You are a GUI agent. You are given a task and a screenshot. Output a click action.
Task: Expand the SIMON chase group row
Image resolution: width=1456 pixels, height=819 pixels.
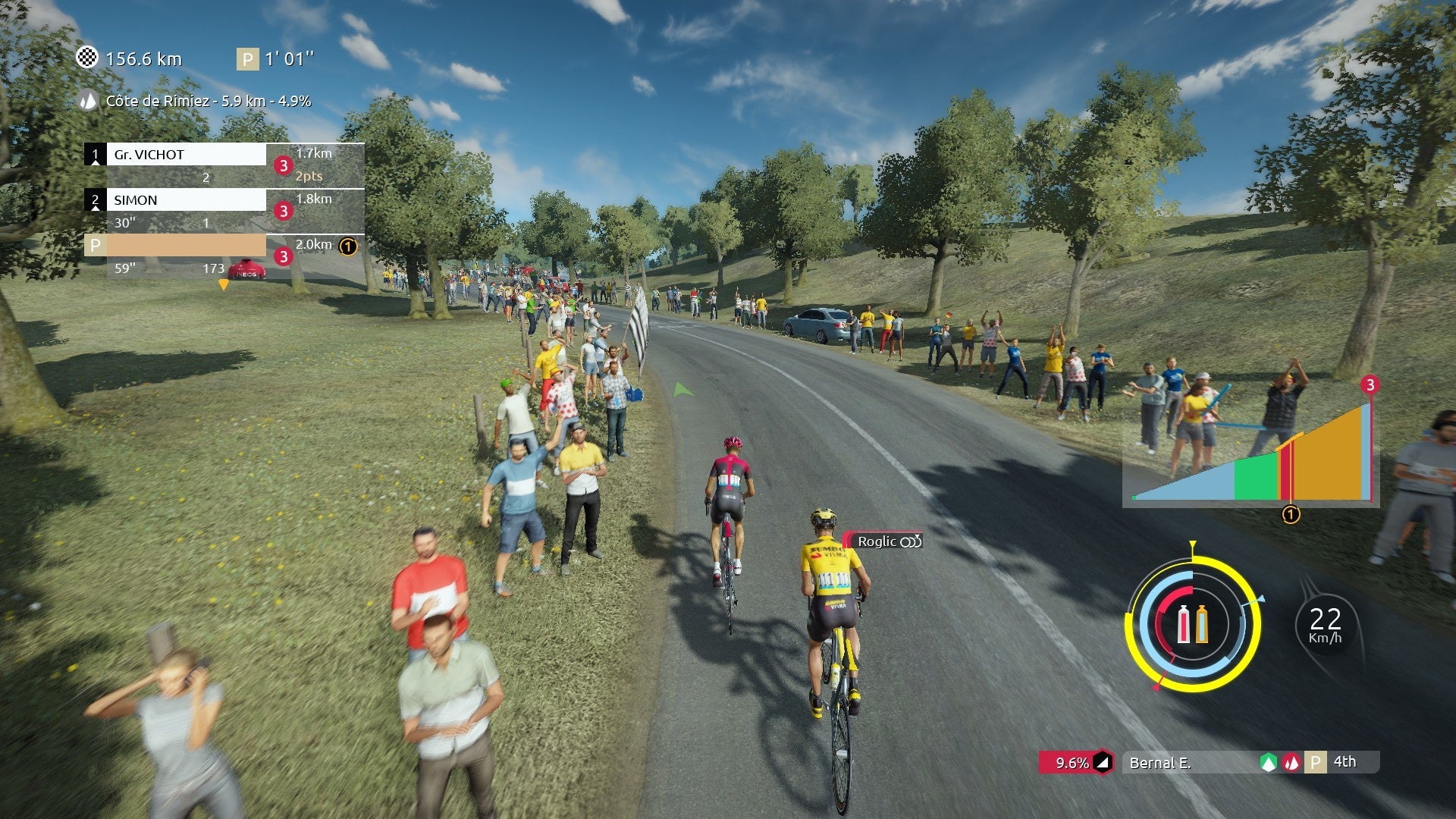(x=186, y=200)
